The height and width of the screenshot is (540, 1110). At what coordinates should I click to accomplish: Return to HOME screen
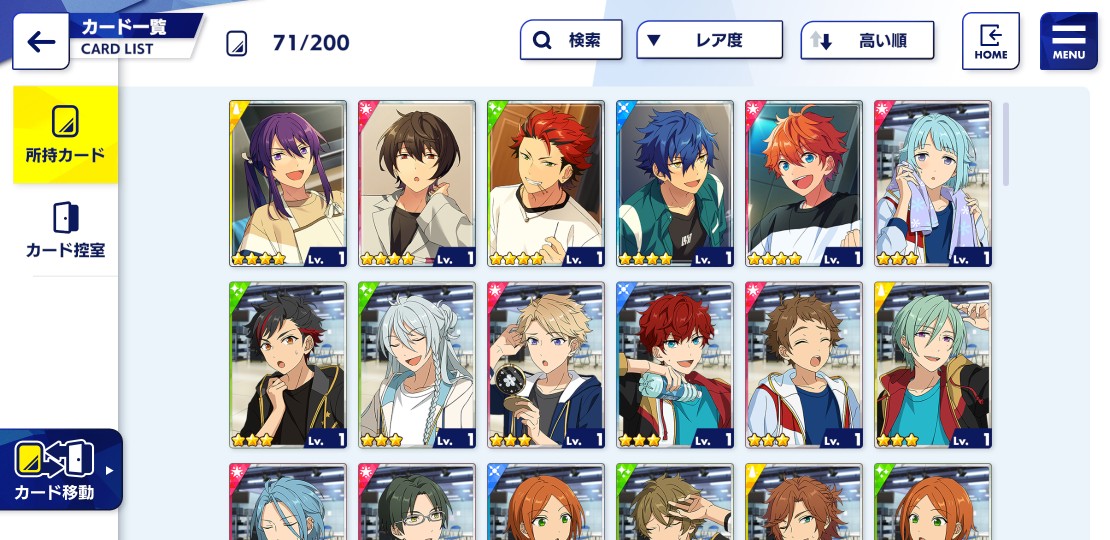tap(990, 41)
